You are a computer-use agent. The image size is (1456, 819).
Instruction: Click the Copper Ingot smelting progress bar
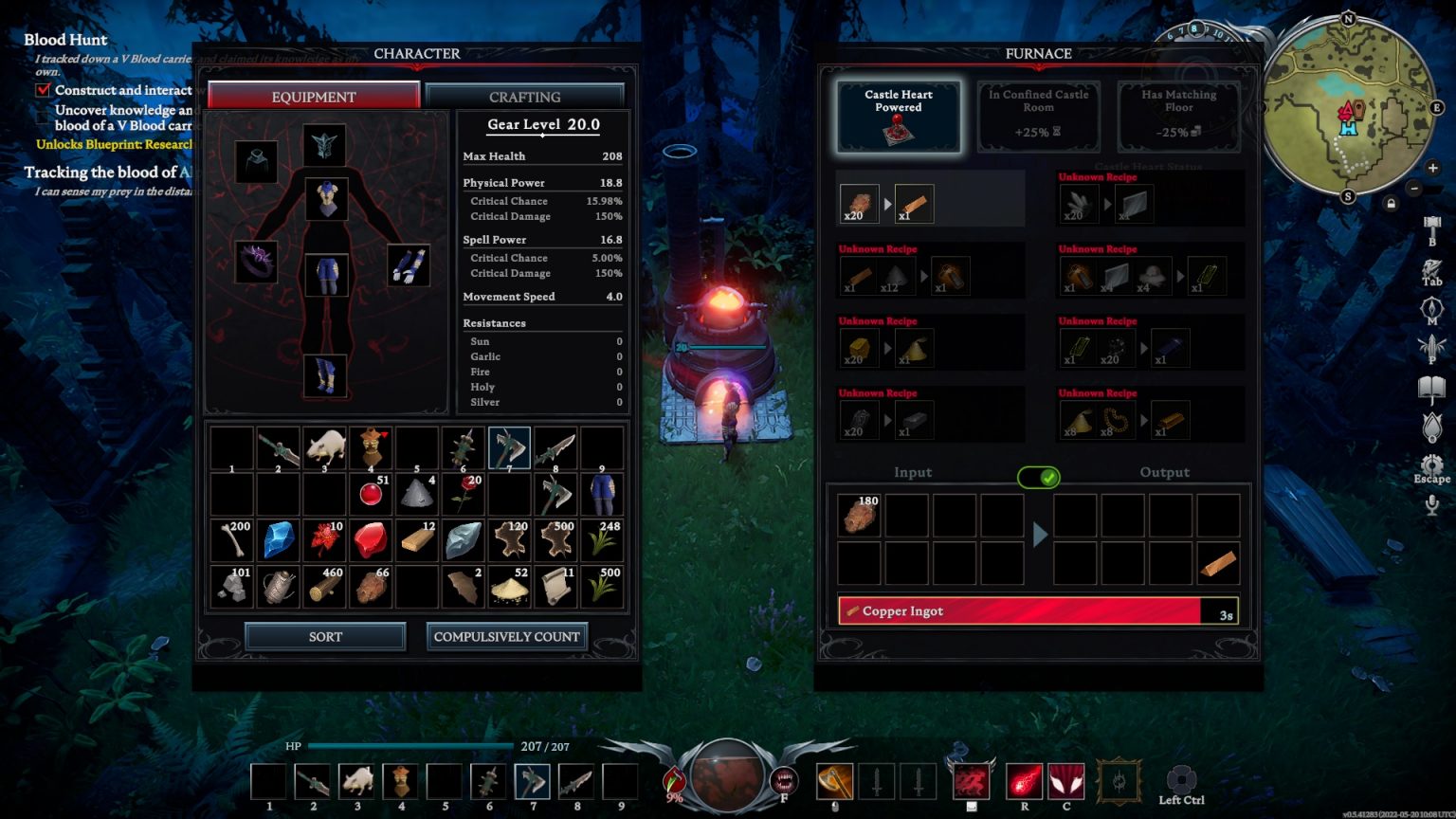point(1039,610)
